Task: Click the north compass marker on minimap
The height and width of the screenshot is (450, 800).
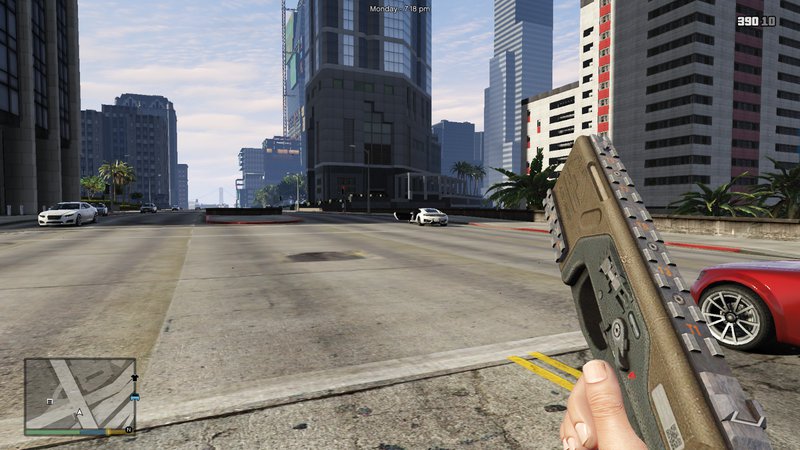Action: coord(128,431)
